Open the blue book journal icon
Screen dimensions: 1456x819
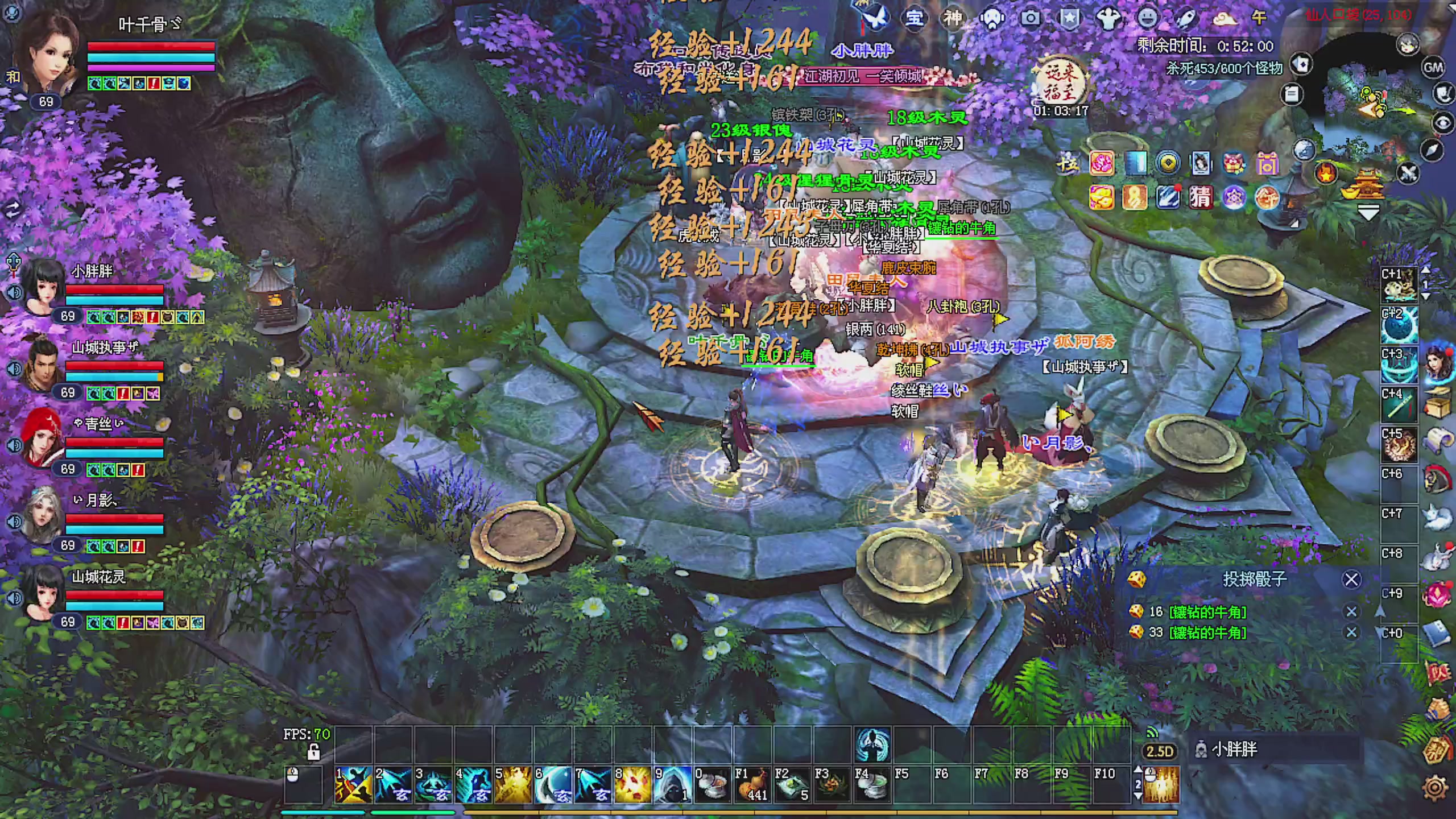click(1436, 634)
